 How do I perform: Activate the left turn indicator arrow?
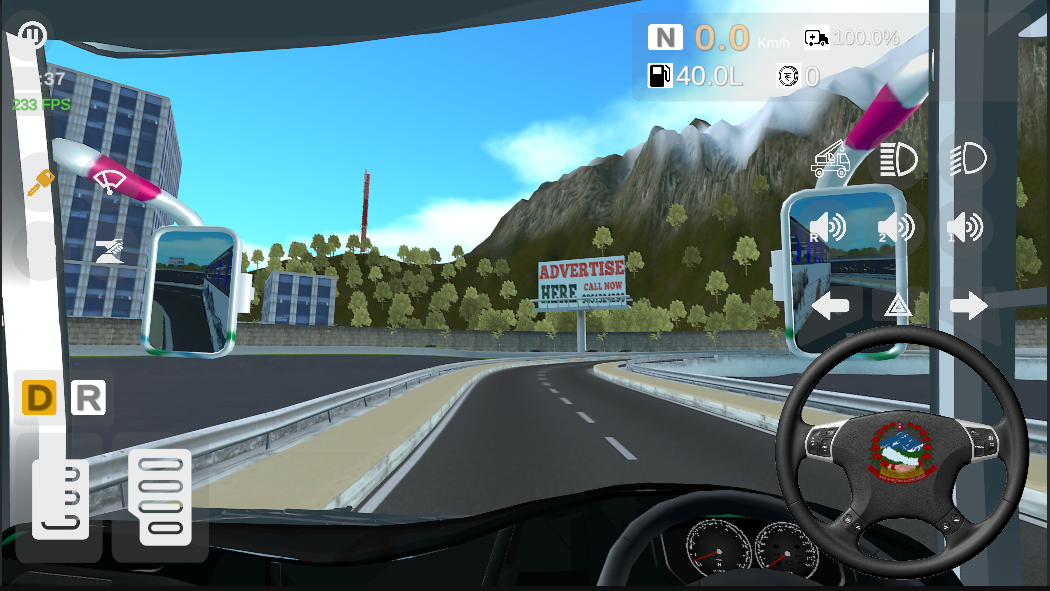[830, 305]
